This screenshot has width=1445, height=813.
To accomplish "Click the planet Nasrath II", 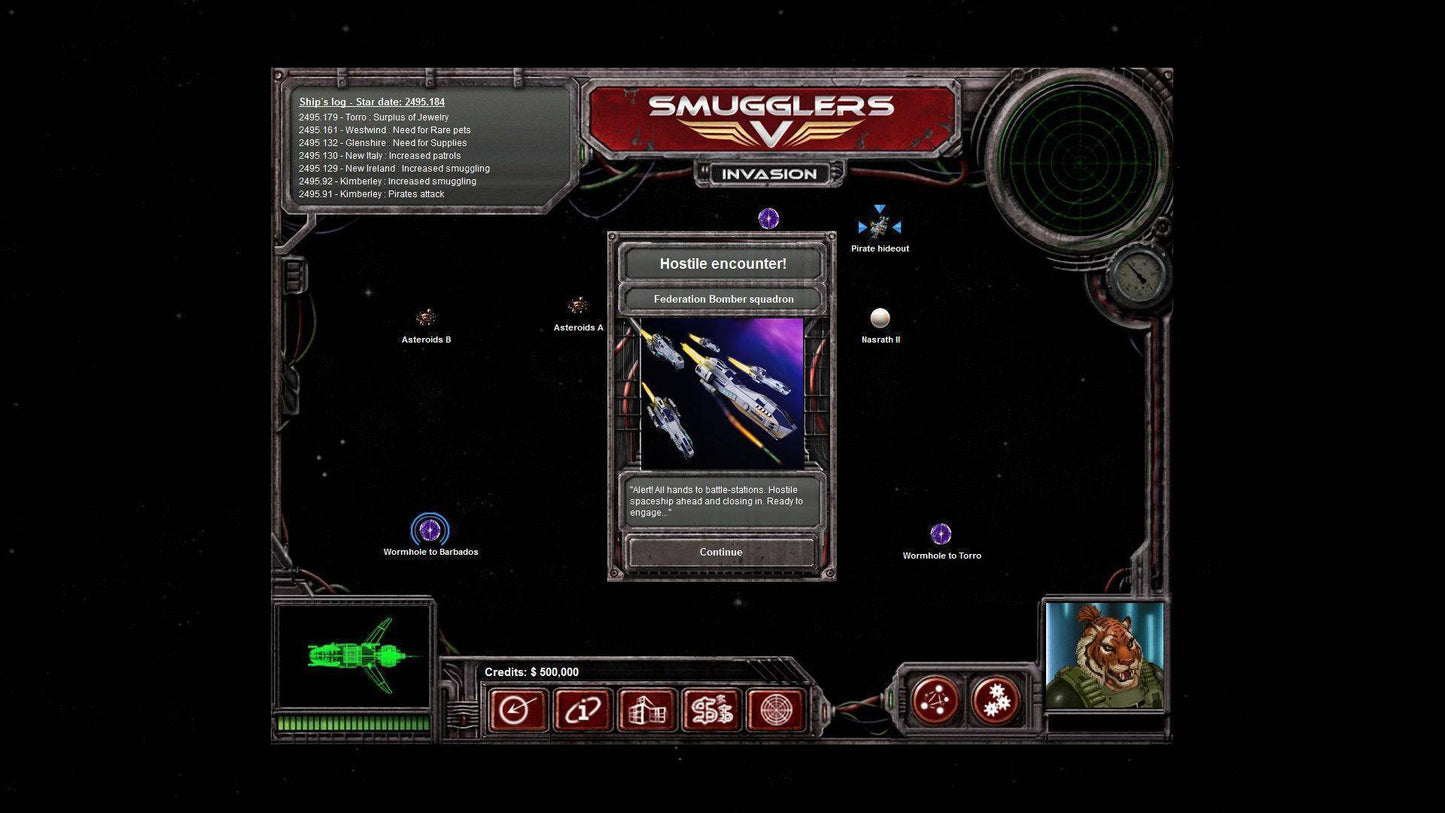I will pos(880,319).
